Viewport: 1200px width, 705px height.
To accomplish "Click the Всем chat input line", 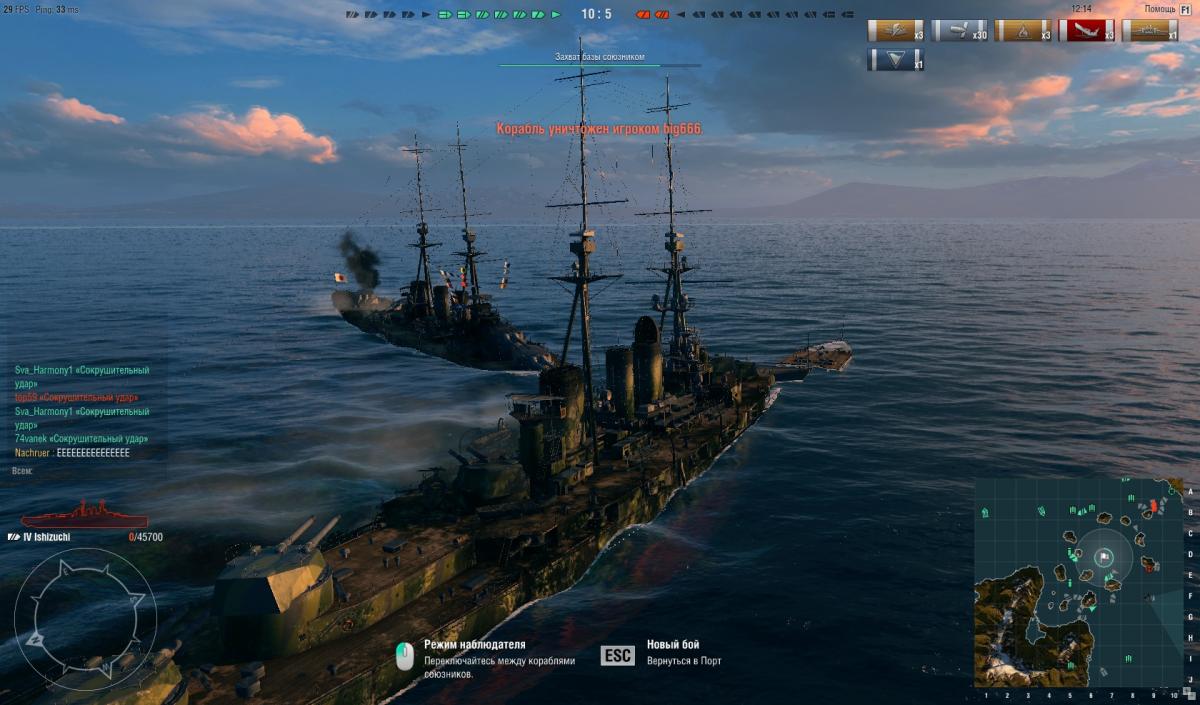I will pos(80,469).
